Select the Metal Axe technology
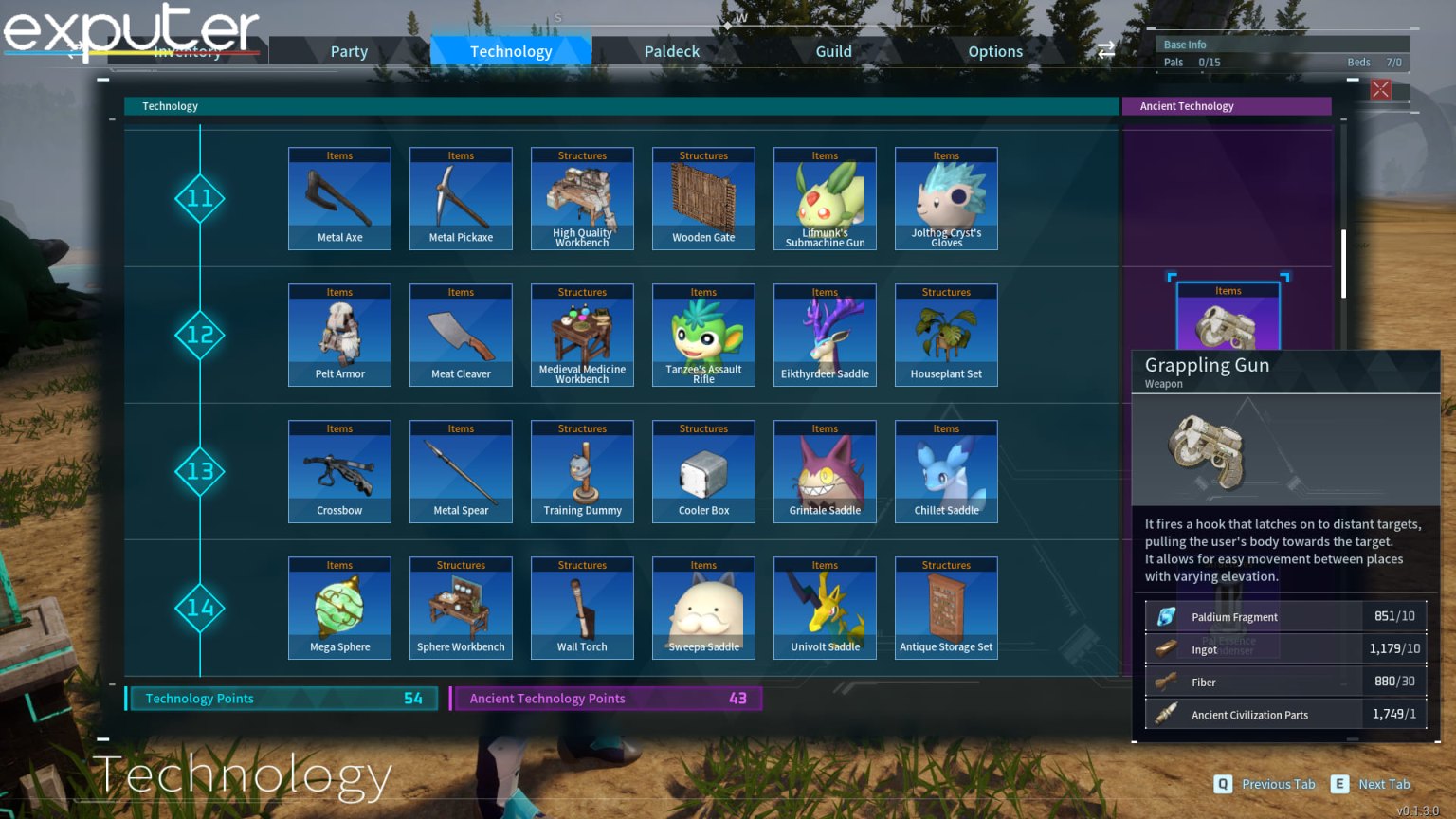The image size is (1456, 819). point(339,198)
